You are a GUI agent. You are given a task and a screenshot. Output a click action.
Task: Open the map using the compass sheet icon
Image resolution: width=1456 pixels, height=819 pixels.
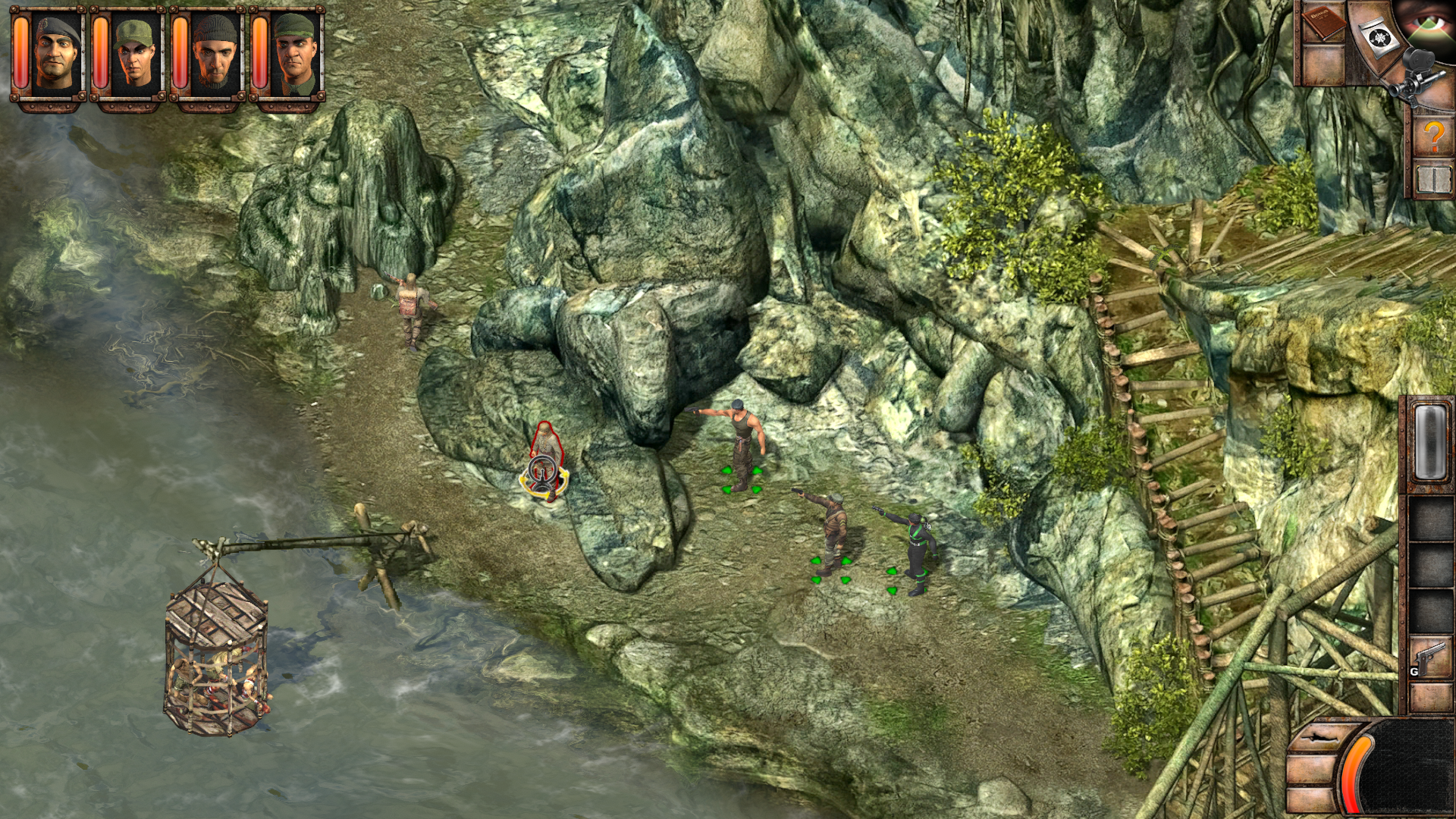point(1379,36)
